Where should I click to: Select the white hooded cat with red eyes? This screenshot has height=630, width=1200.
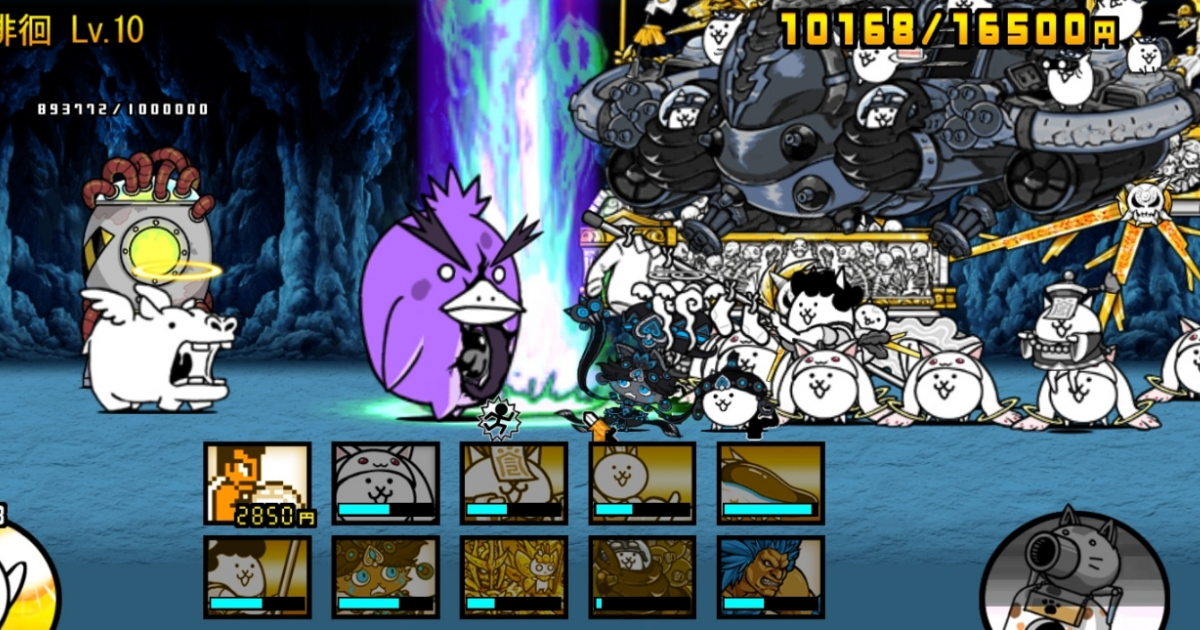pyautogui.click(x=385, y=483)
